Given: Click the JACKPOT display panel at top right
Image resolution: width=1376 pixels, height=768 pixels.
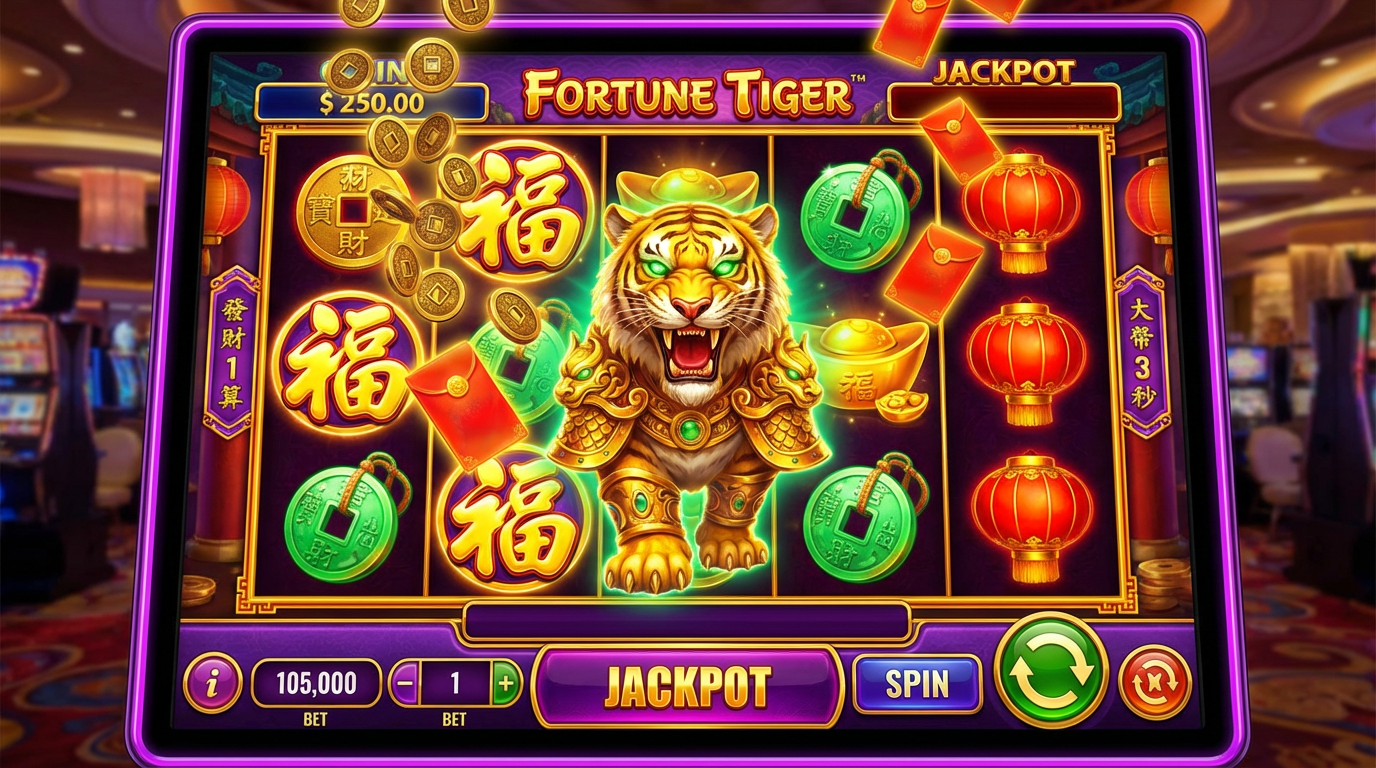Looking at the screenshot, I should pos(1003,97).
